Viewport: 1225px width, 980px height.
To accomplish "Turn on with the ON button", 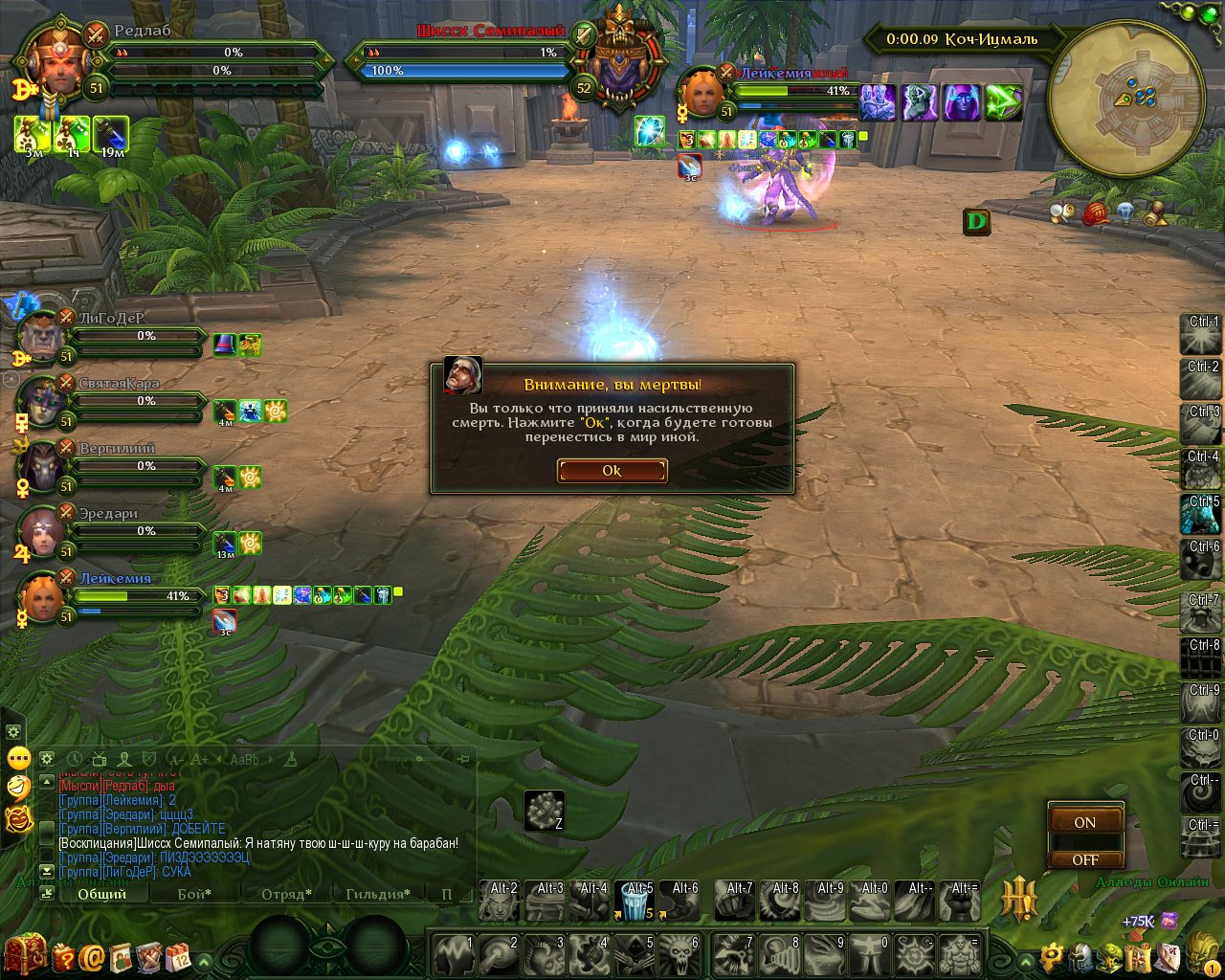I will (x=1084, y=822).
